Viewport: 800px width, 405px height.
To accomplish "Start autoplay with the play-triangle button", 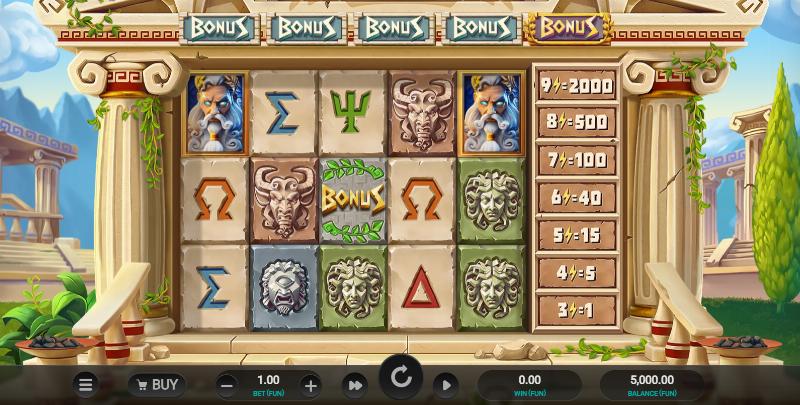I will (x=445, y=385).
